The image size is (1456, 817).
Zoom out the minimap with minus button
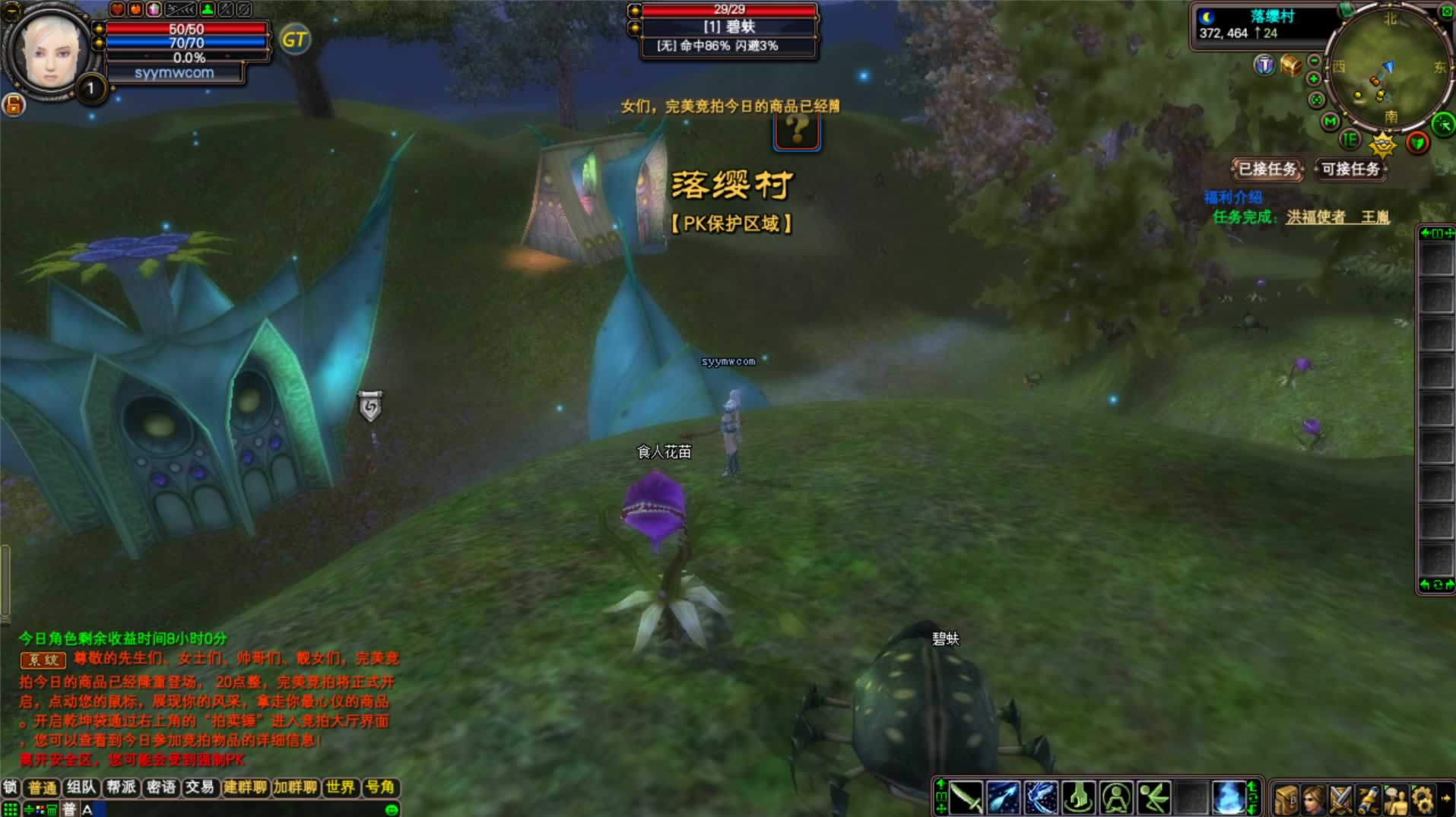point(1314,61)
